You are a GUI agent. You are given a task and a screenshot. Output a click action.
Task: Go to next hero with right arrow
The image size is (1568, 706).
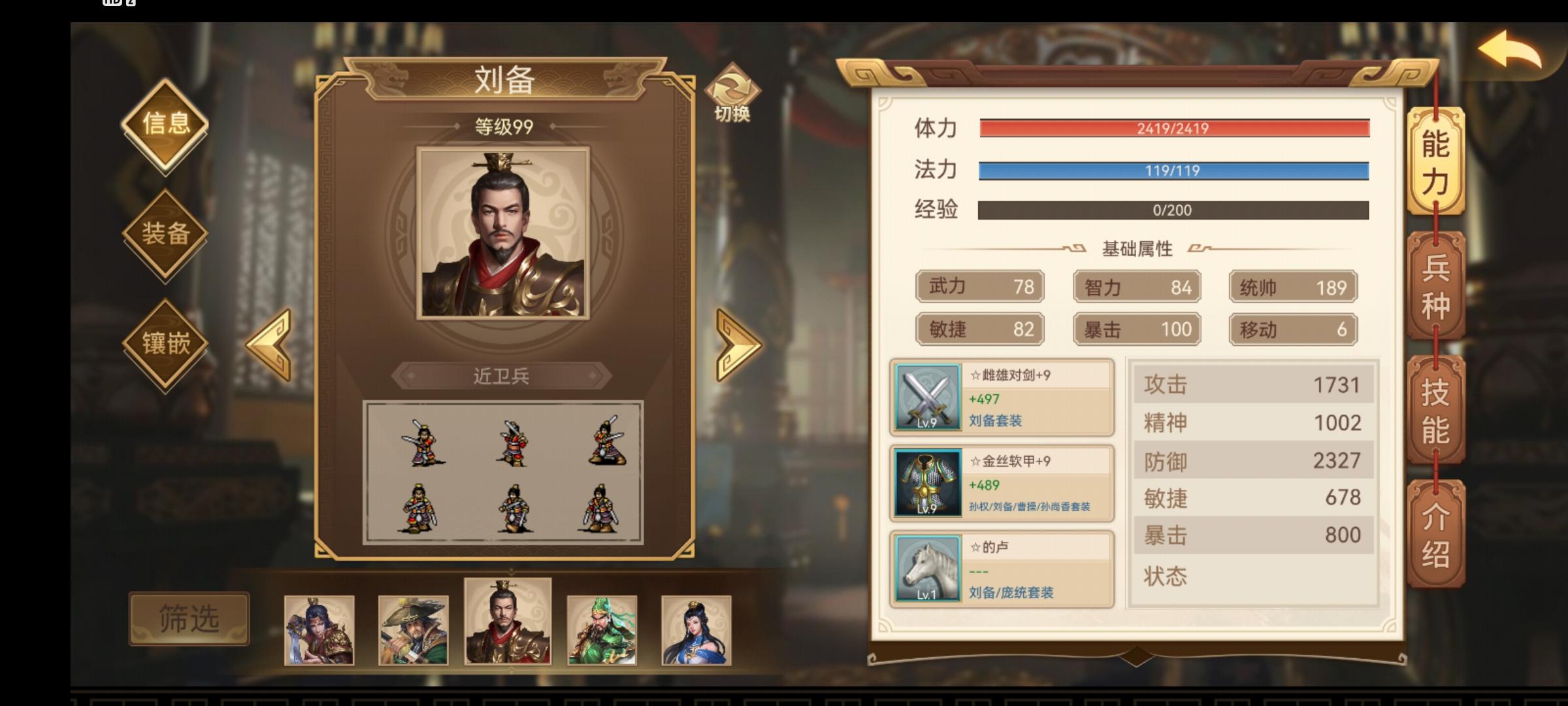point(738,345)
